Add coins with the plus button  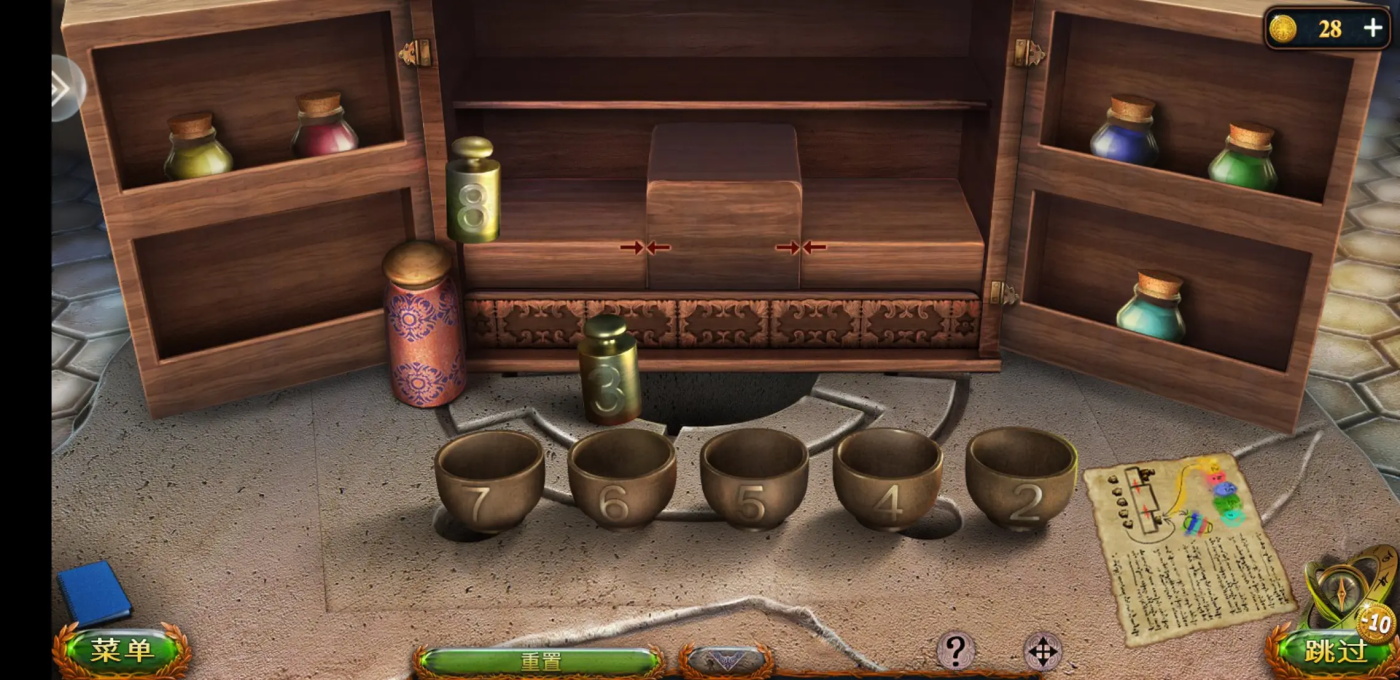[1374, 29]
